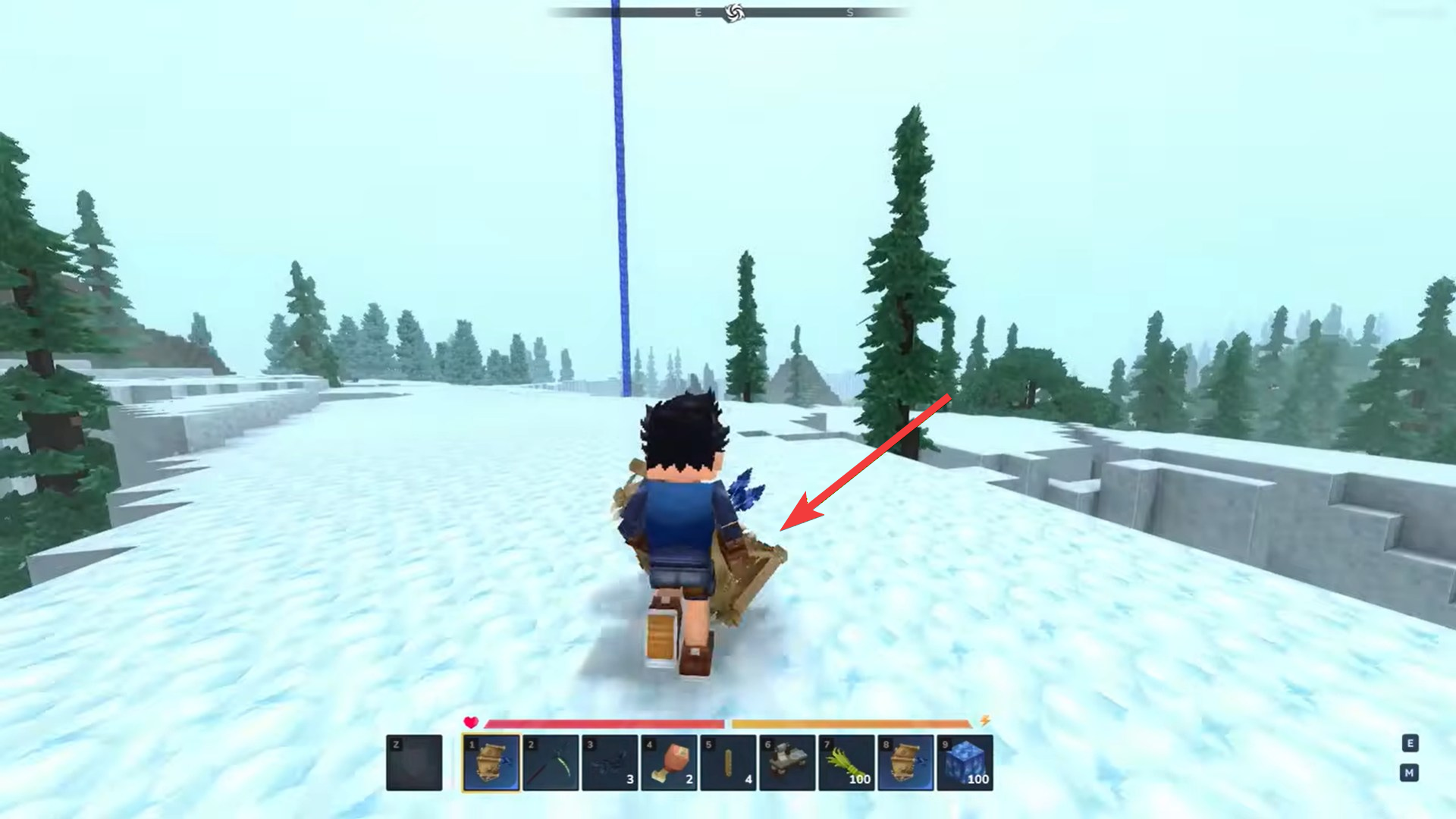Select the crafting bench in slot 6

click(x=786, y=762)
